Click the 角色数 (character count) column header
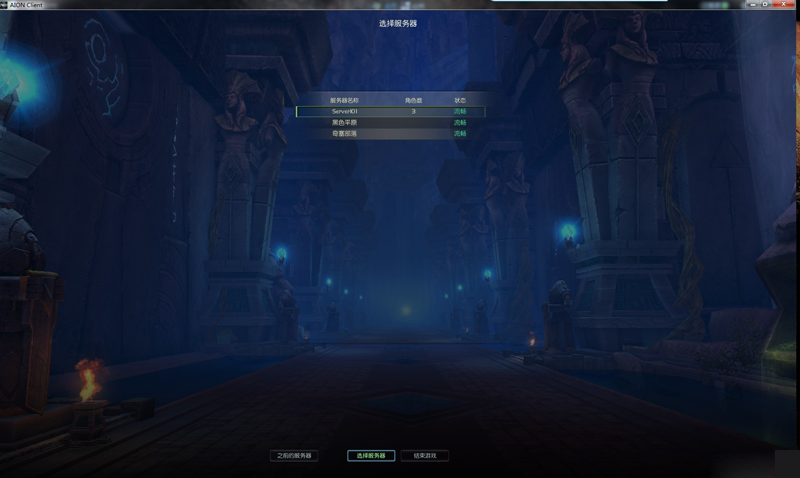This screenshot has width=800, height=478. 413,100
